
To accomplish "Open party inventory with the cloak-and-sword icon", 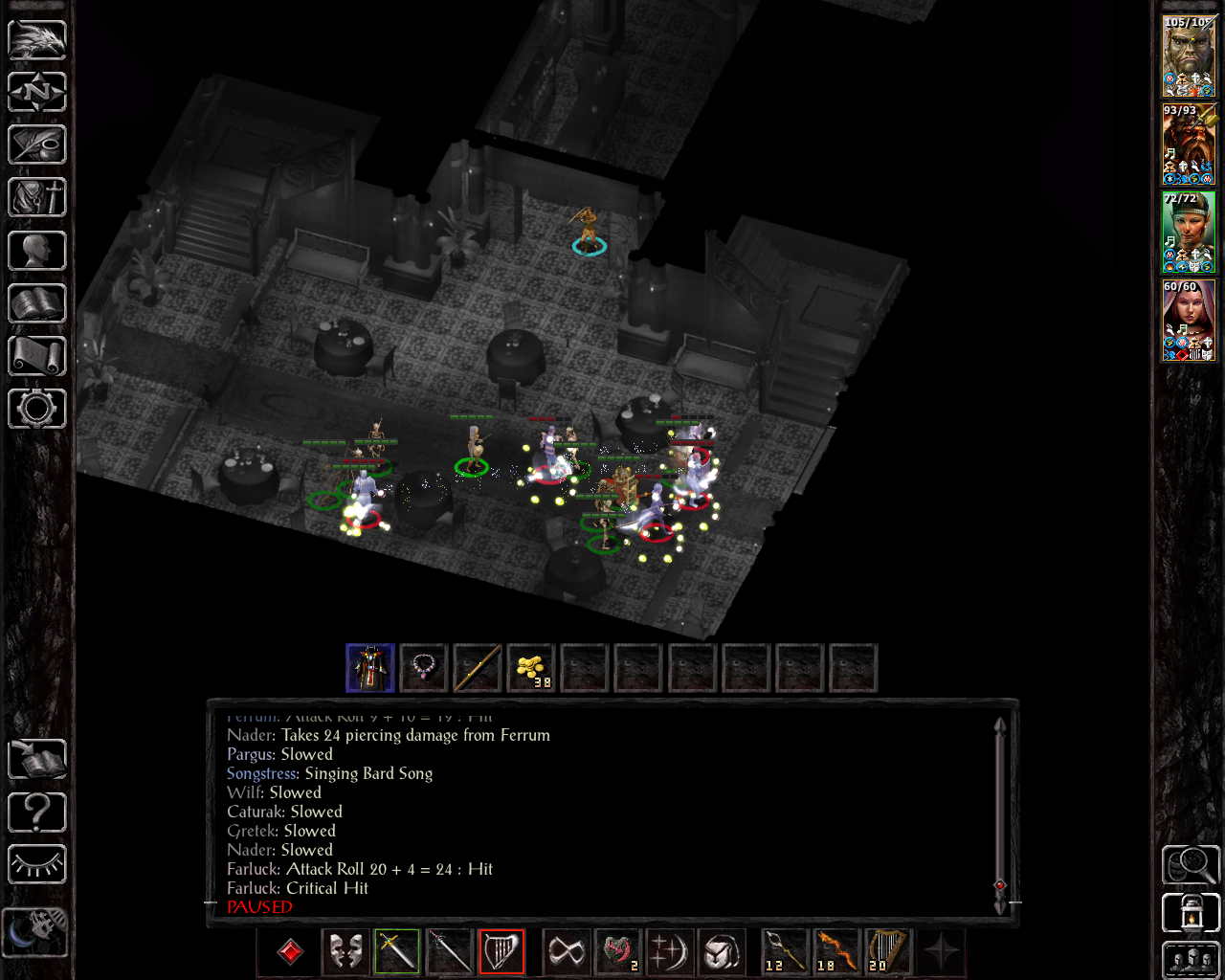I will pos(36,197).
